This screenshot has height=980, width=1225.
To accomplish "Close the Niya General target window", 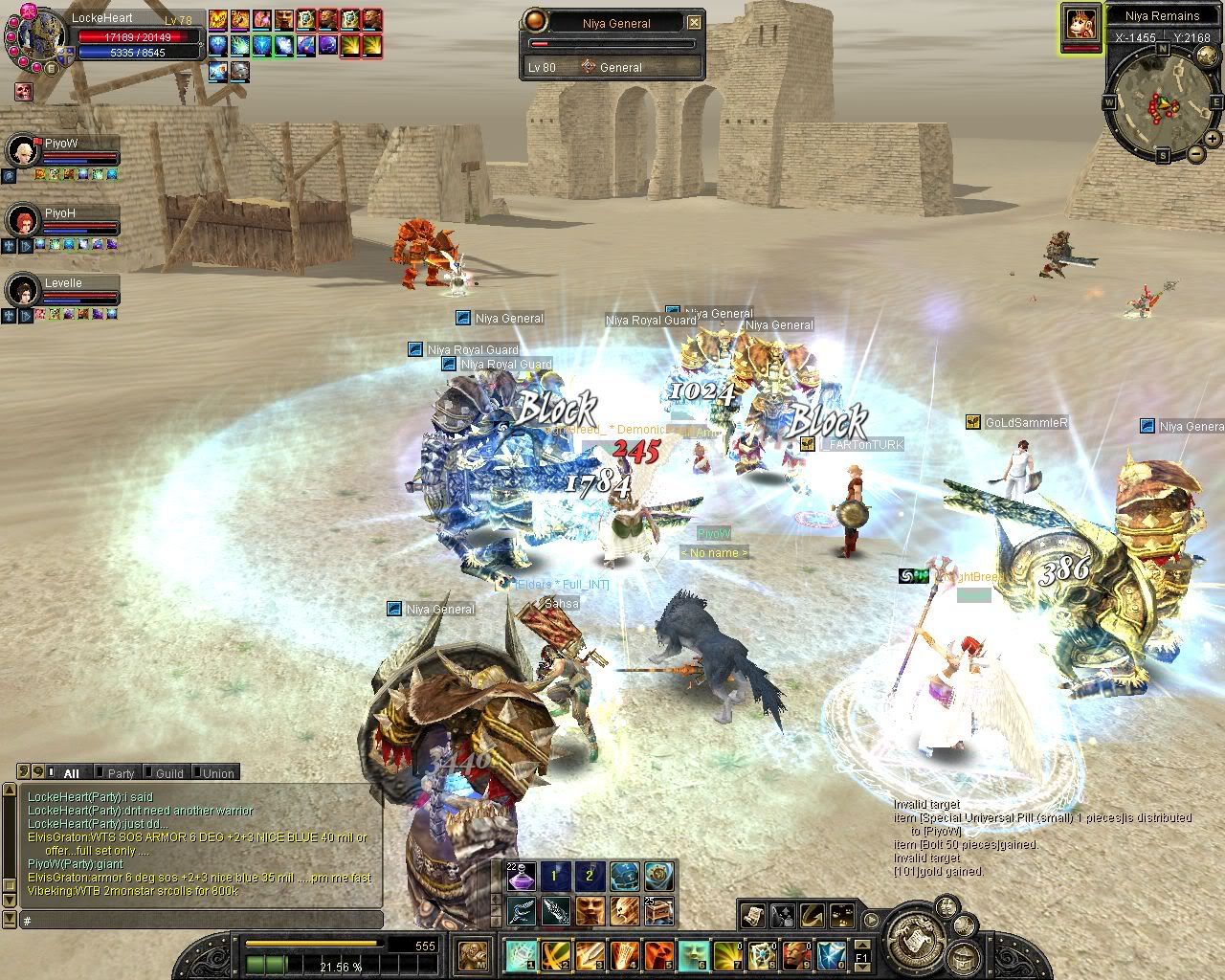I will tap(694, 23).
